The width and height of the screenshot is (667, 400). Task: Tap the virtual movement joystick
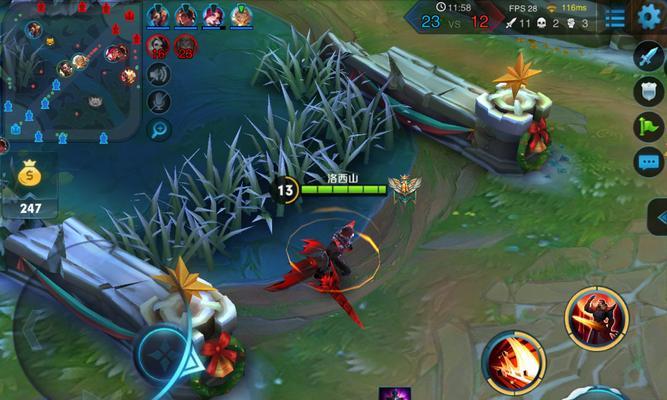pyautogui.click(x=160, y=353)
